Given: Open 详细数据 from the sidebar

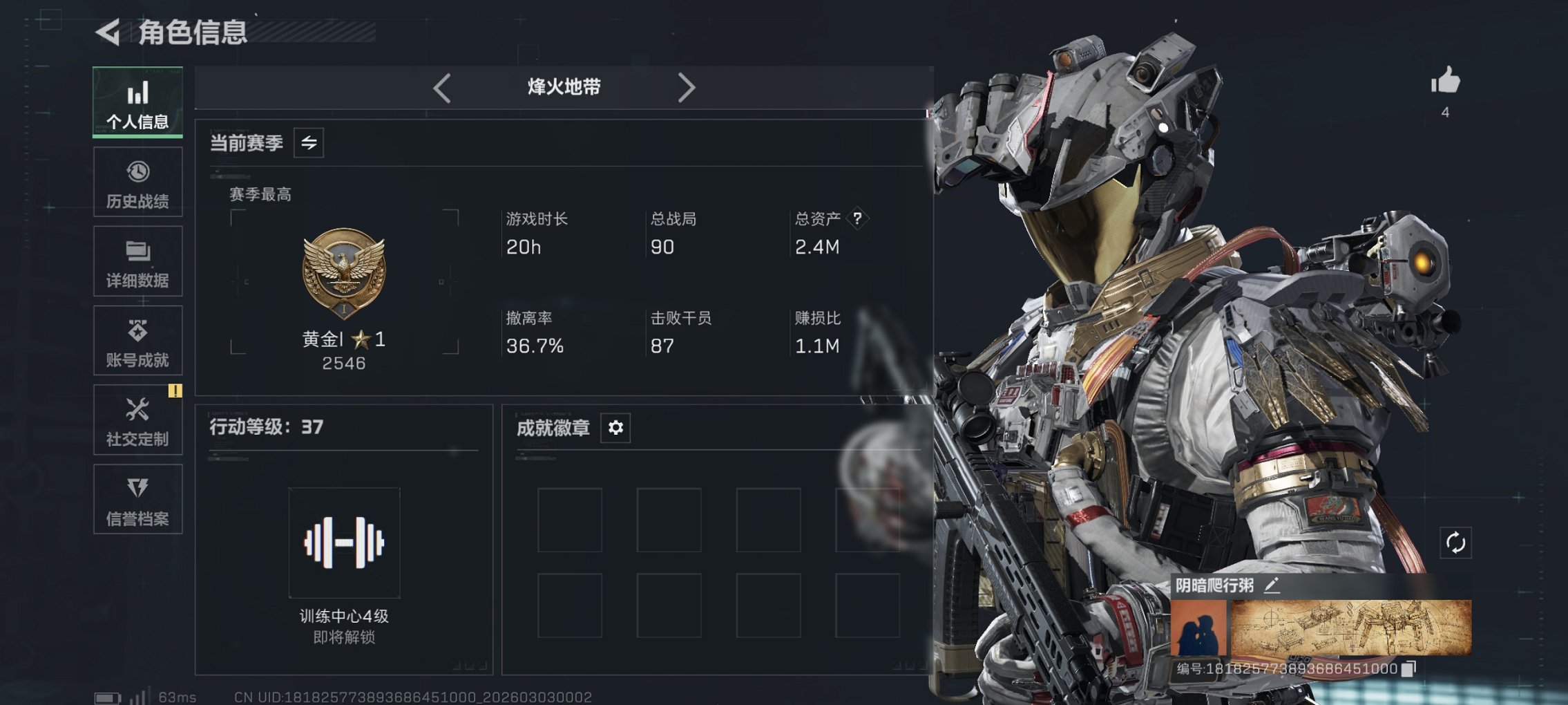Looking at the screenshot, I should 137,261.
